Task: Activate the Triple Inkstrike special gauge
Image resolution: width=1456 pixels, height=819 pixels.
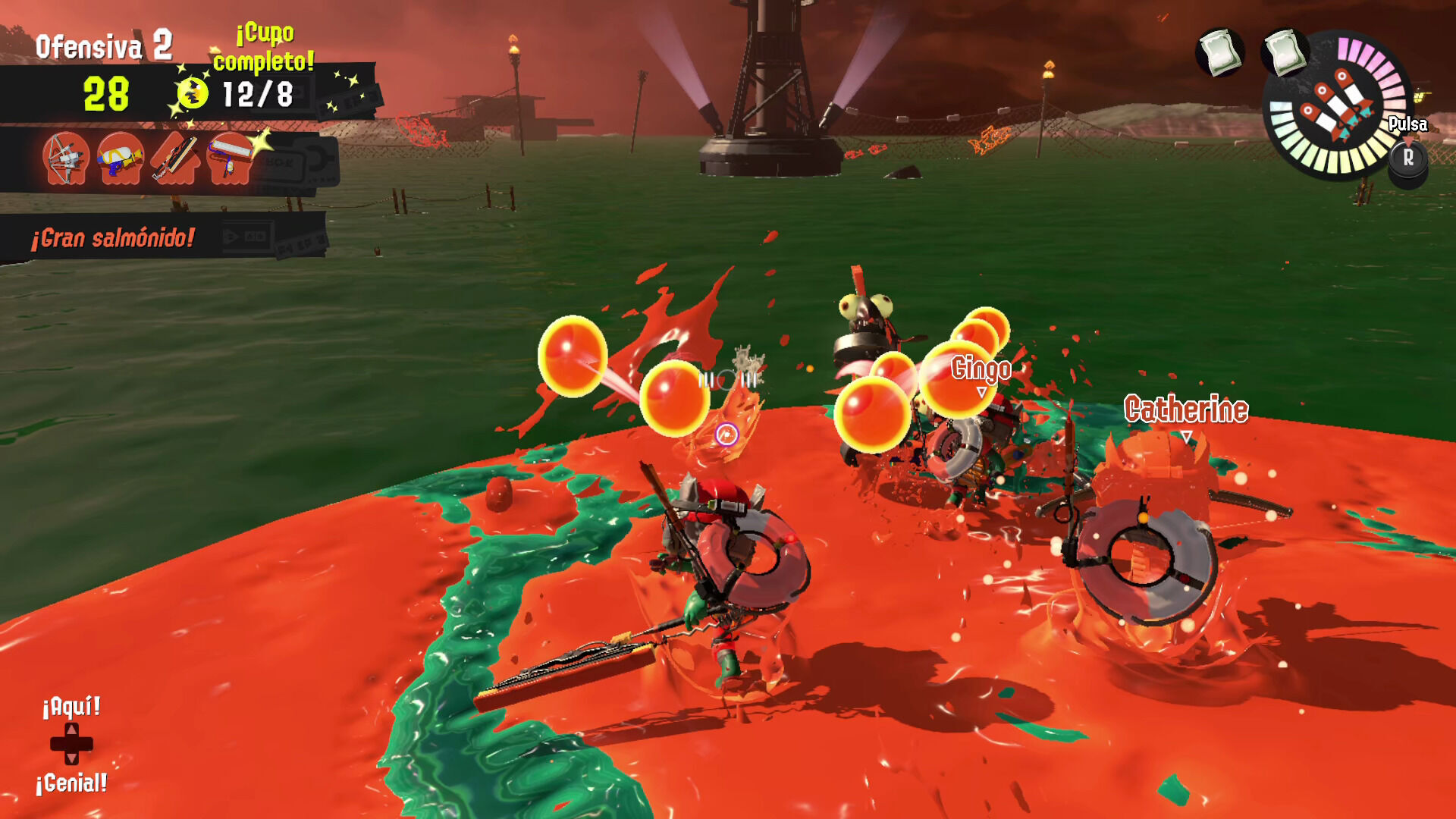Action: click(1337, 108)
